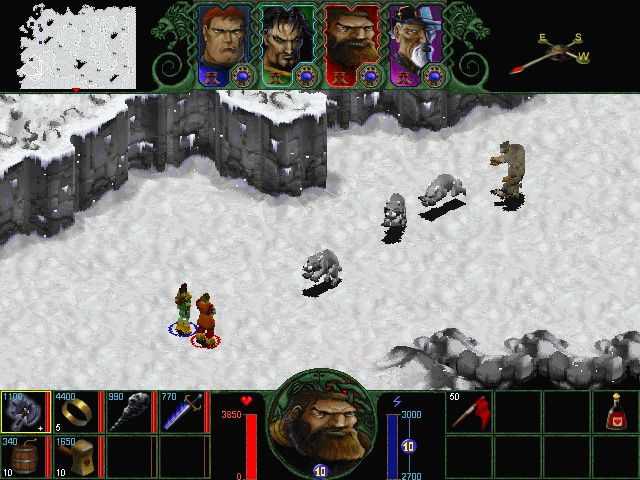Select the red-haired hero portrait

(x=224, y=37)
